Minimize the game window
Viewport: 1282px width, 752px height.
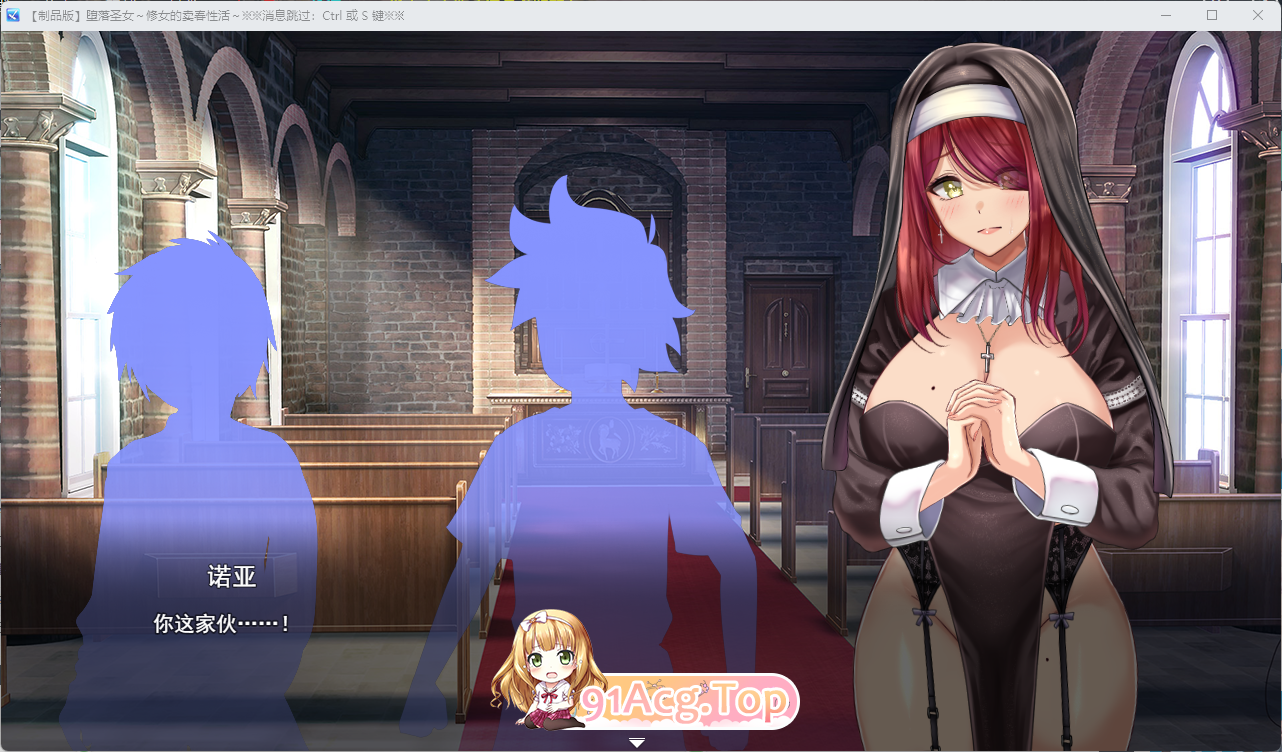click(1166, 15)
